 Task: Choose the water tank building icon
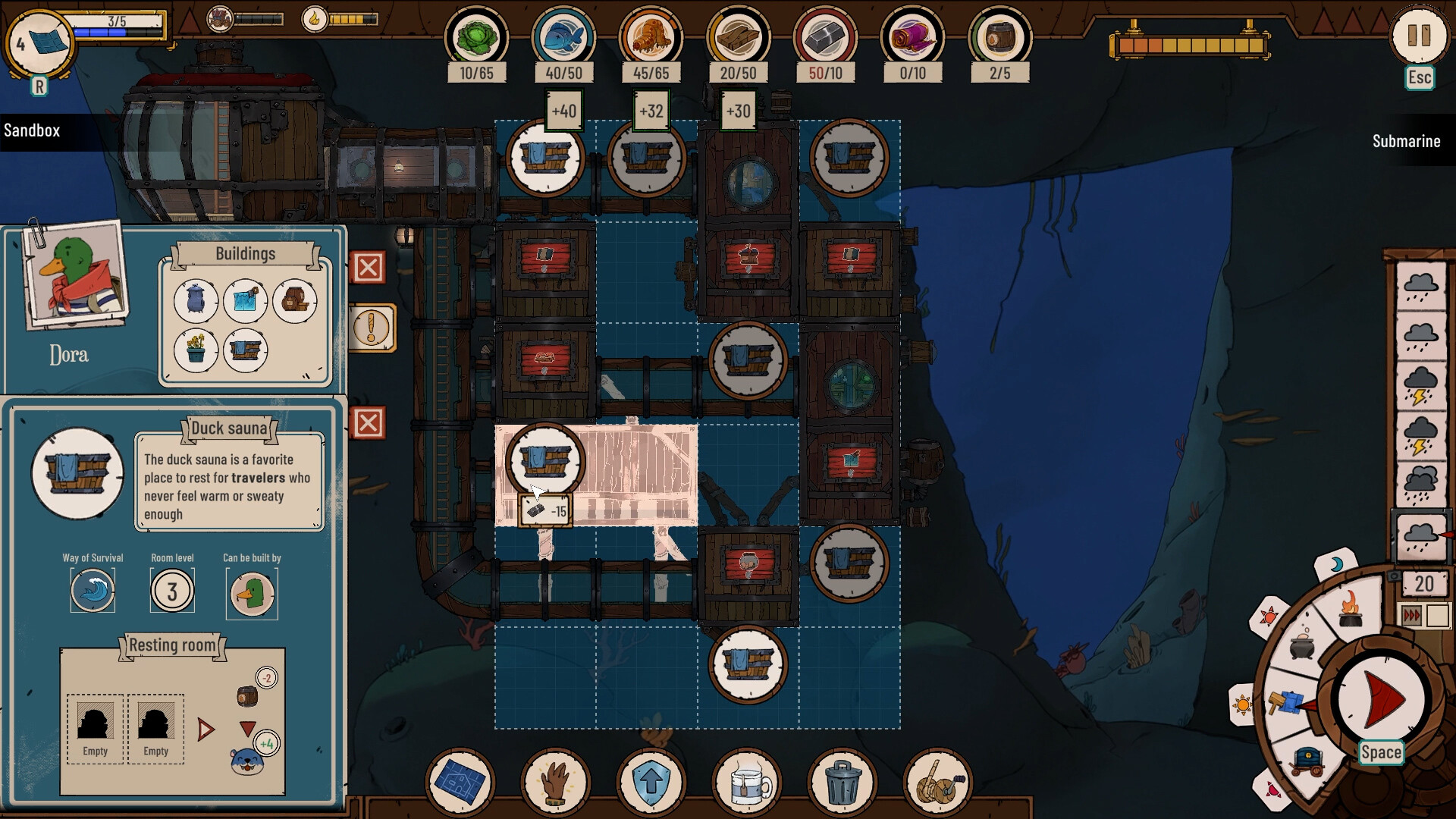245,301
